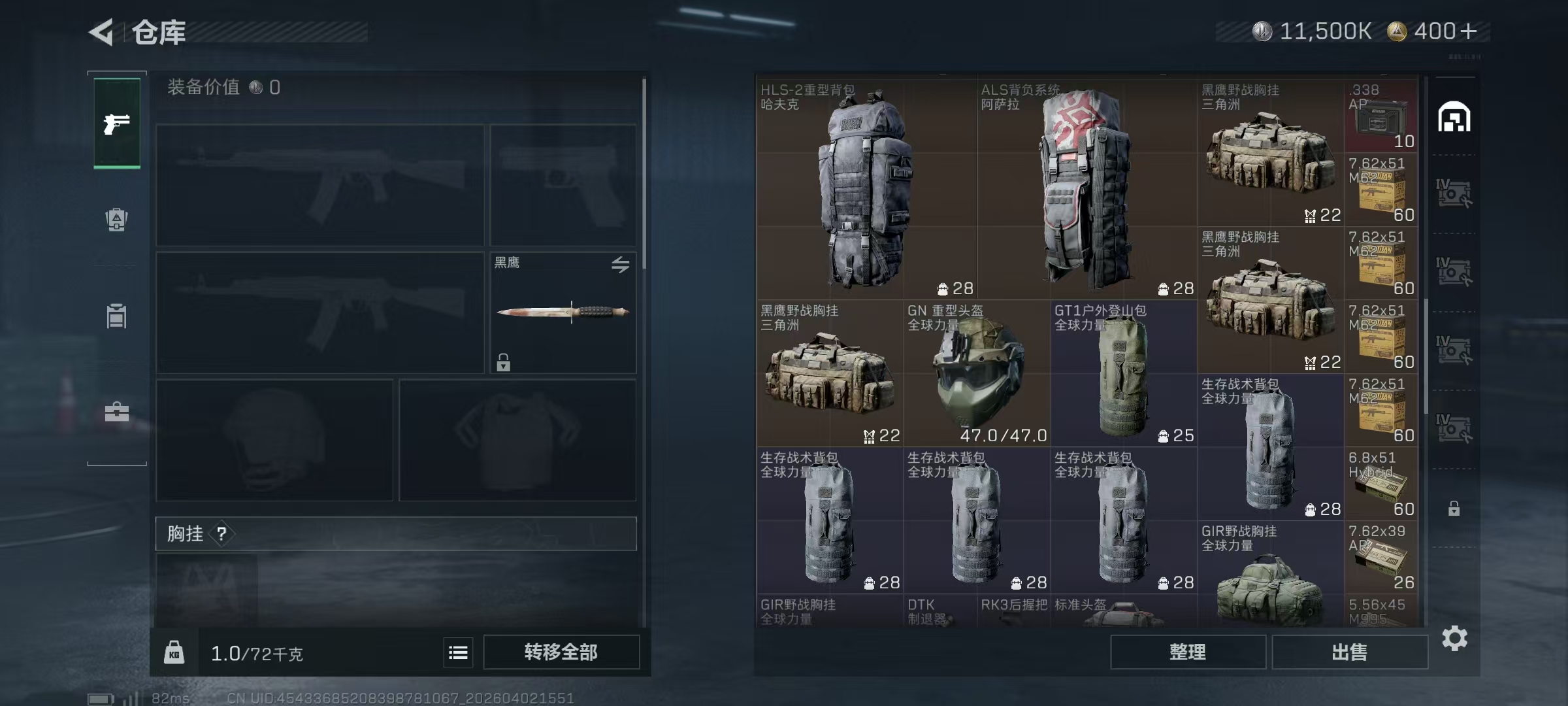Select the ALS背负系统 backpack

click(1086, 190)
